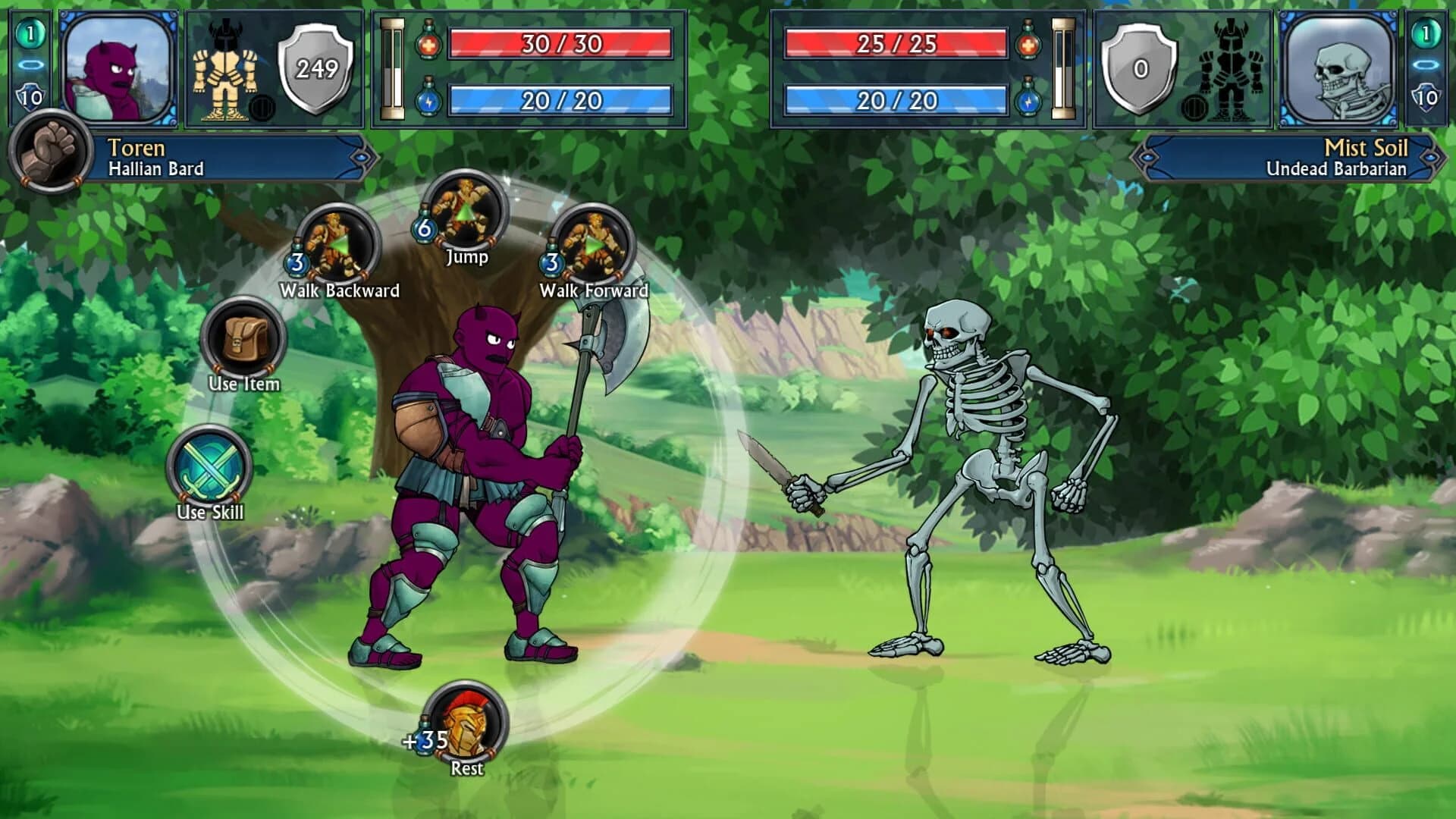Select Rest to recover 35 health
Image resolution: width=1456 pixels, height=819 pixels.
(x=465, y=720)
